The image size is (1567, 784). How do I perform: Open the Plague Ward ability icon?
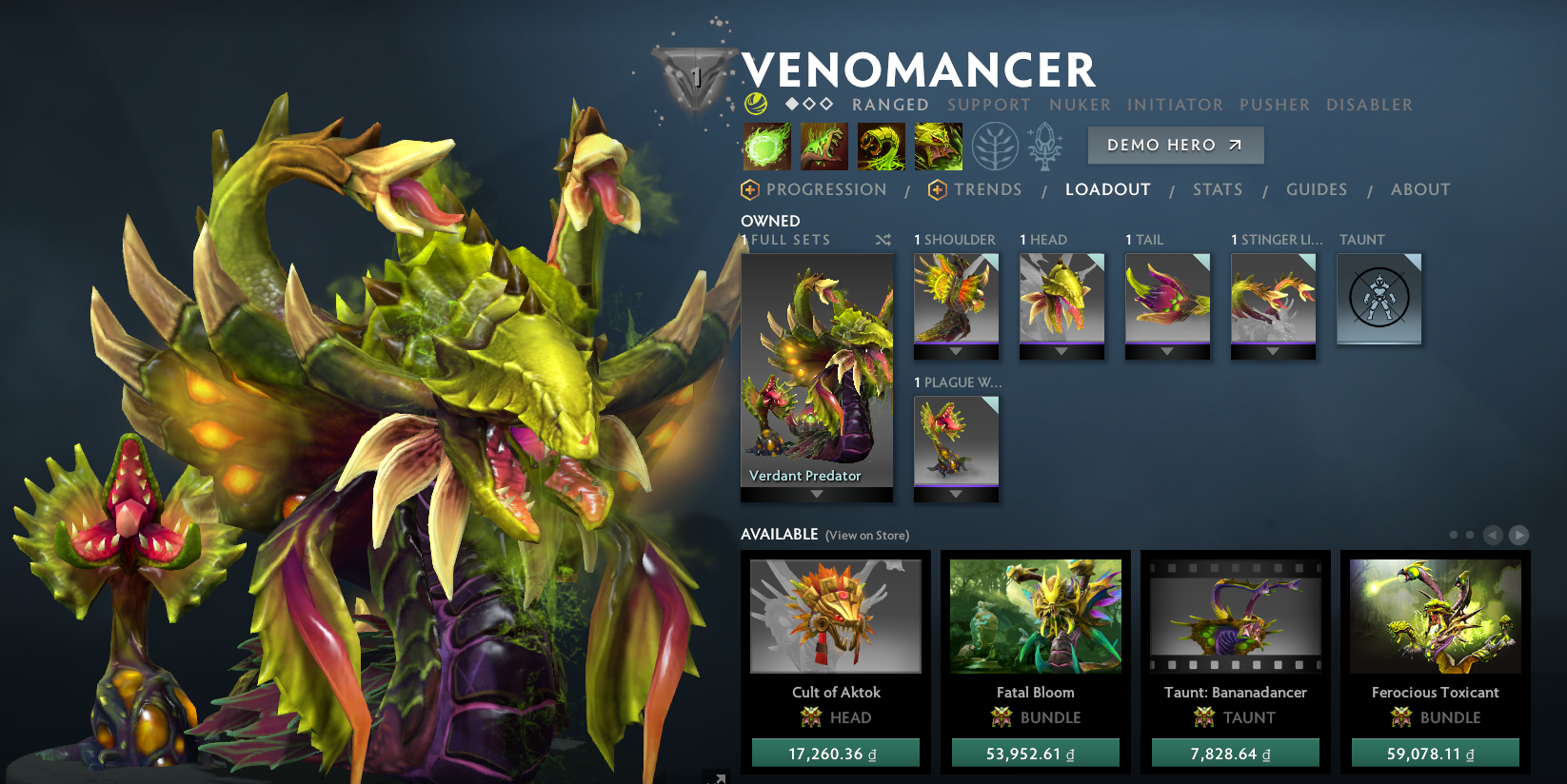(x=882, y=146)
